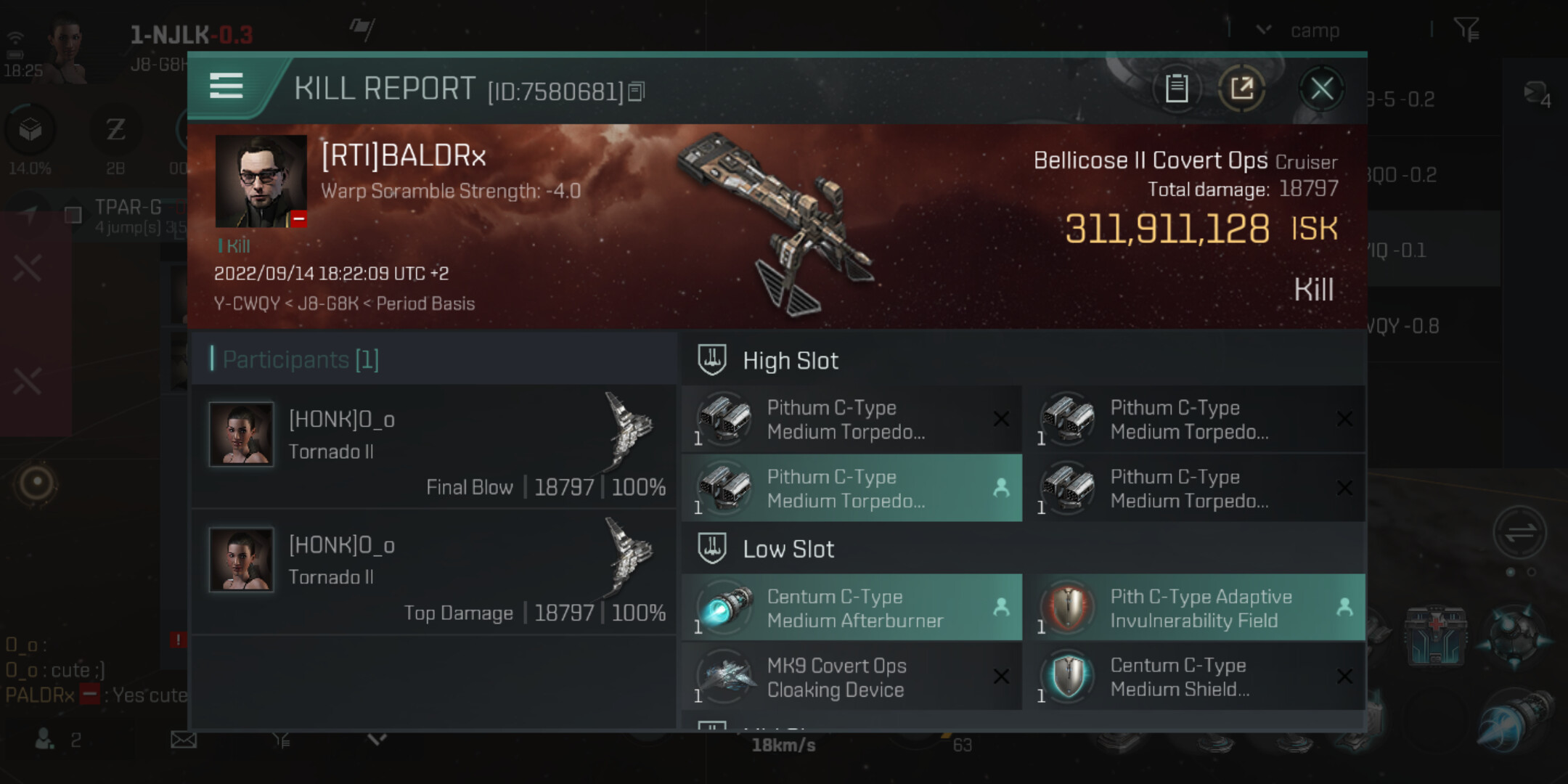Screen dimensions: 1568x784
Task: Open the clipboard icon in report header
Action: click(1176, 89)
